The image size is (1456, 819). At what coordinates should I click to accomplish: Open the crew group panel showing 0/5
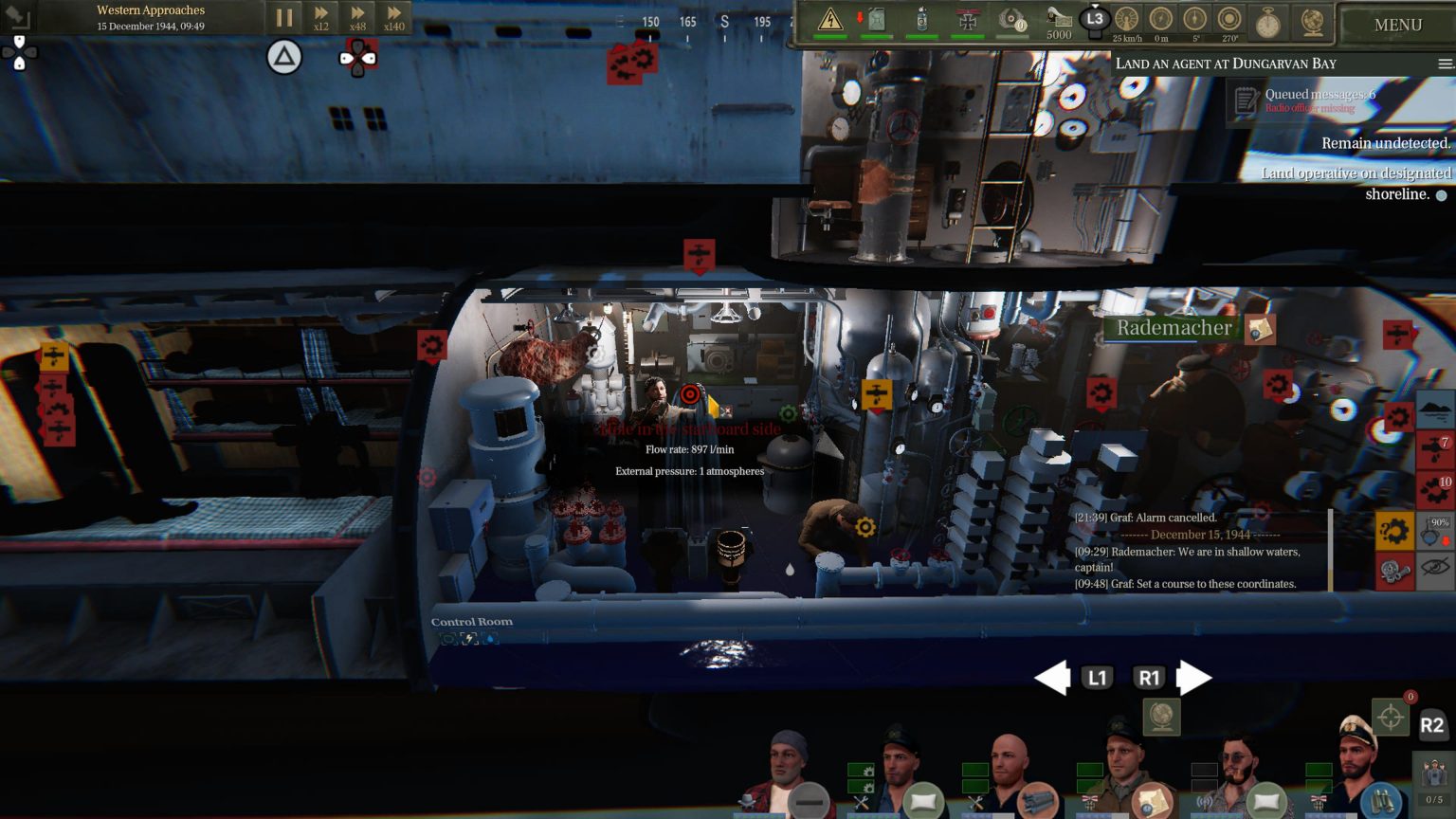[x=1434, y=781]
